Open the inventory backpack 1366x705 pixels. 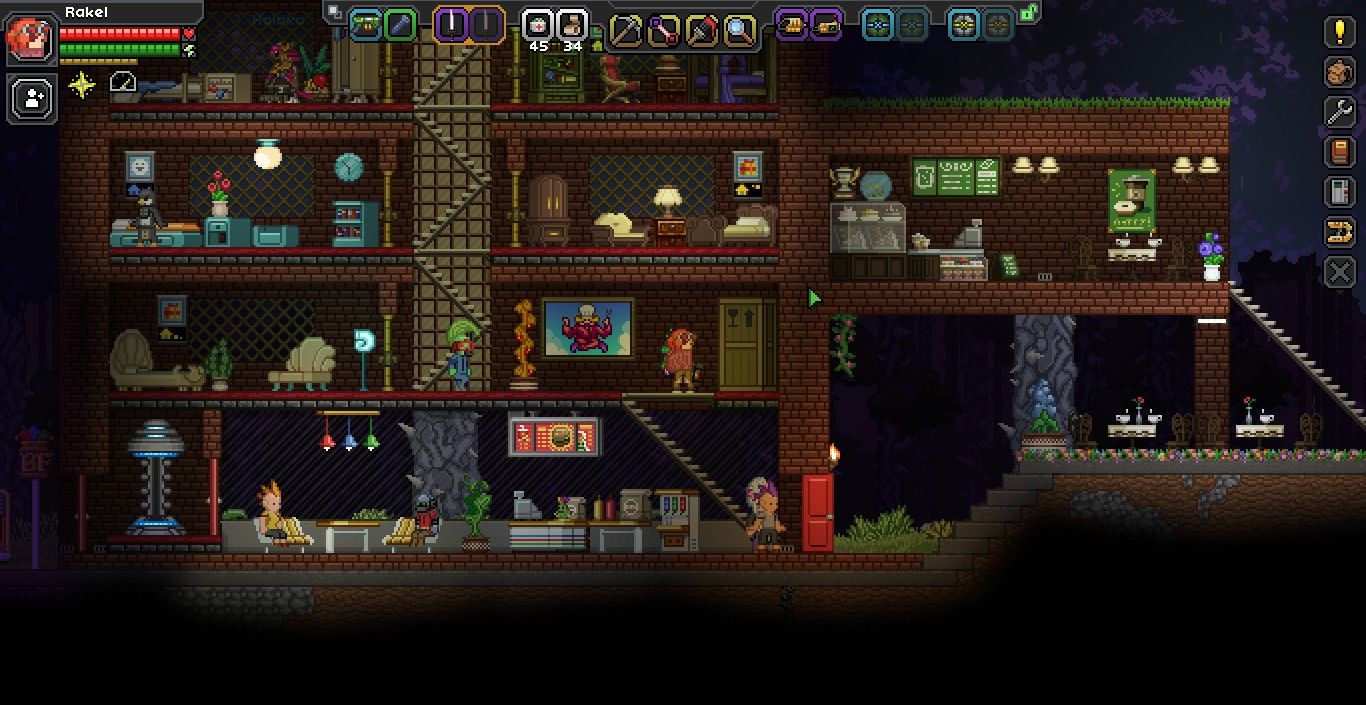pyautogui.click(x=1340, y=72)
